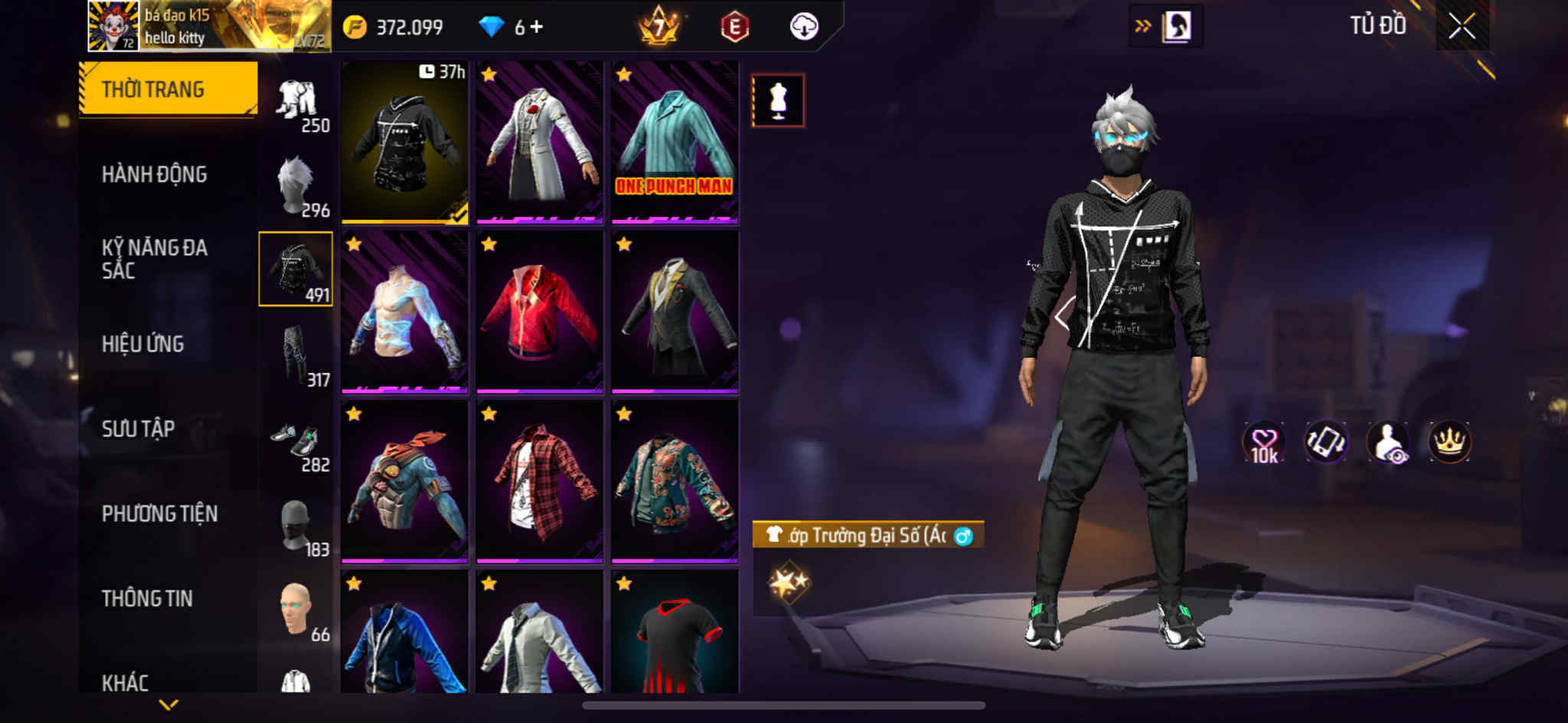Viewport: 1568px width, 723px height.
Task: Switch to the HÀNH ĐỘNG tab
Action: pyautogui.click(x=154, y=175)
